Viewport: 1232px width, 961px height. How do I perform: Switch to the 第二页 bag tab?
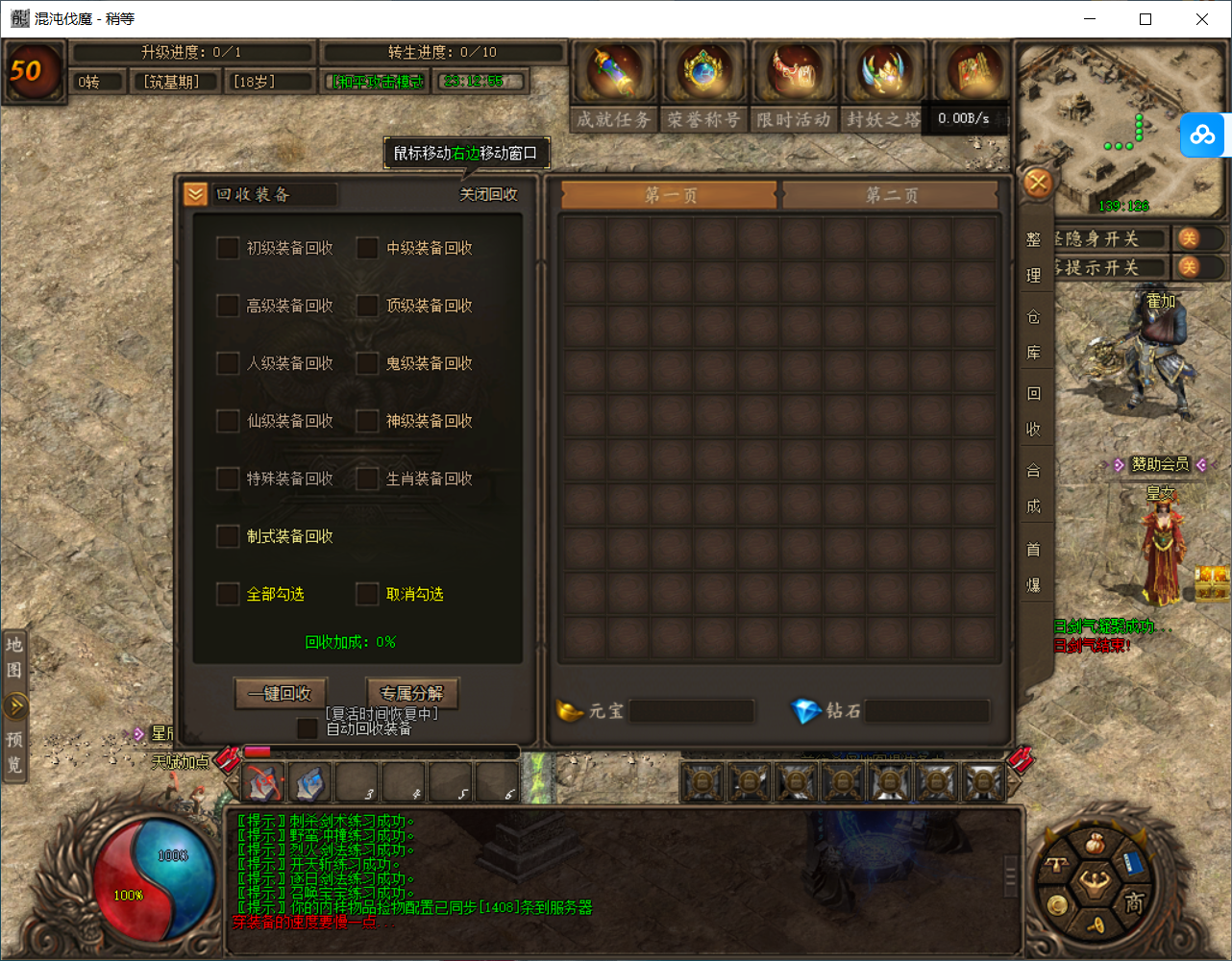click(891, 195)
